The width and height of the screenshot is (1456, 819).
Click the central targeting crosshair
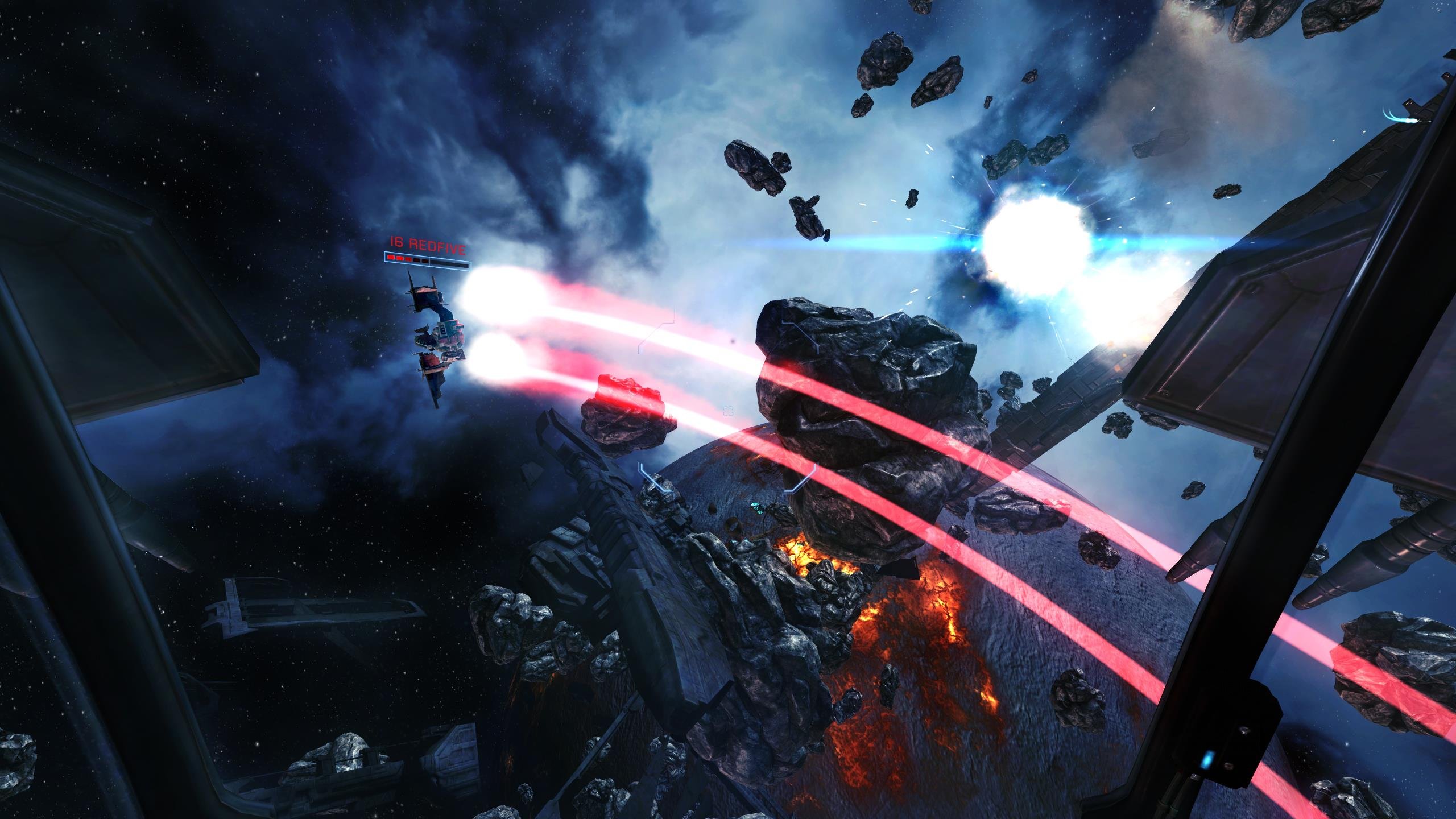pos(728,411)
